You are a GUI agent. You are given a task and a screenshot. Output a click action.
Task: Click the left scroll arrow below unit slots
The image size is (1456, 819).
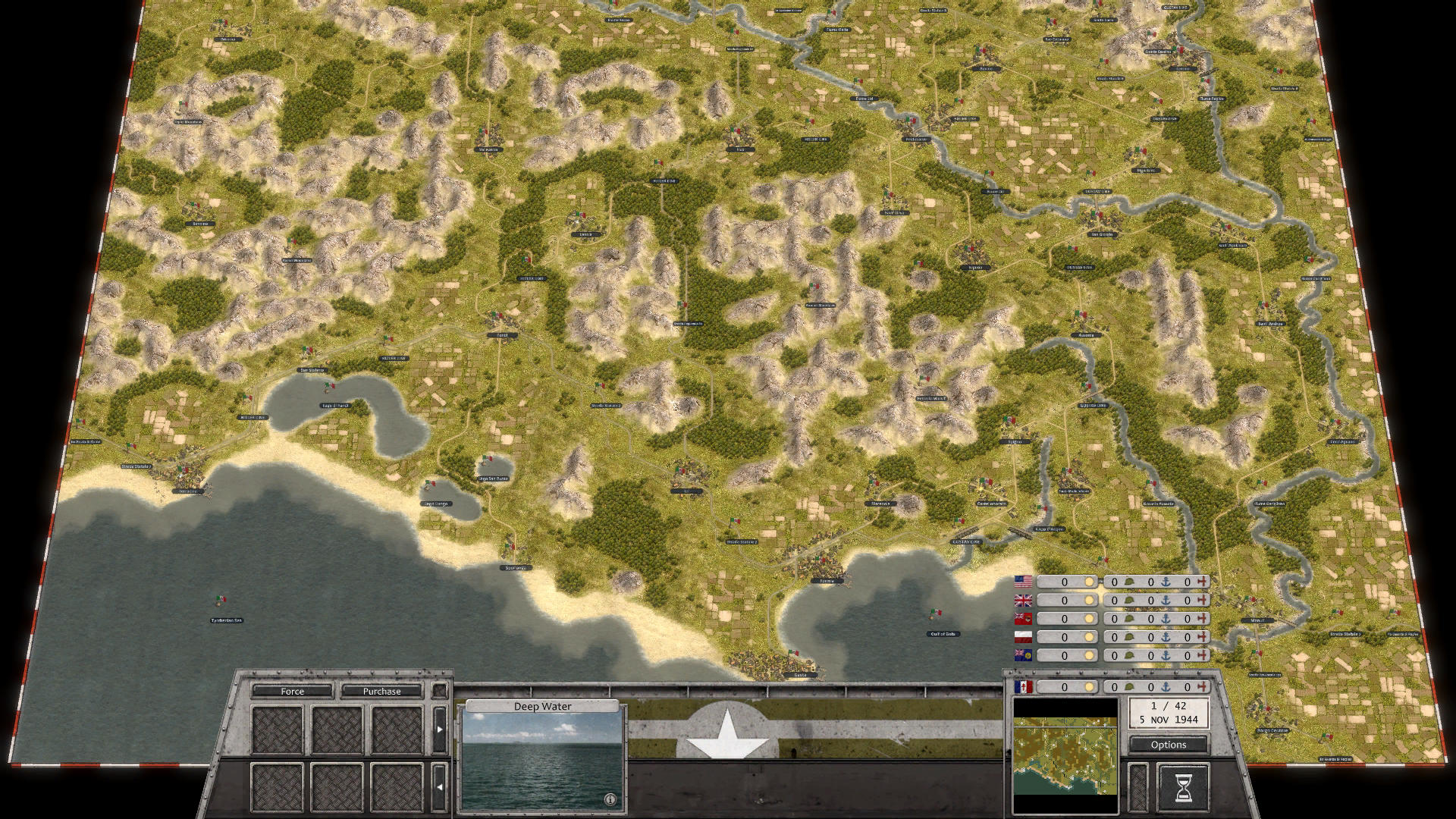point(439,787)
